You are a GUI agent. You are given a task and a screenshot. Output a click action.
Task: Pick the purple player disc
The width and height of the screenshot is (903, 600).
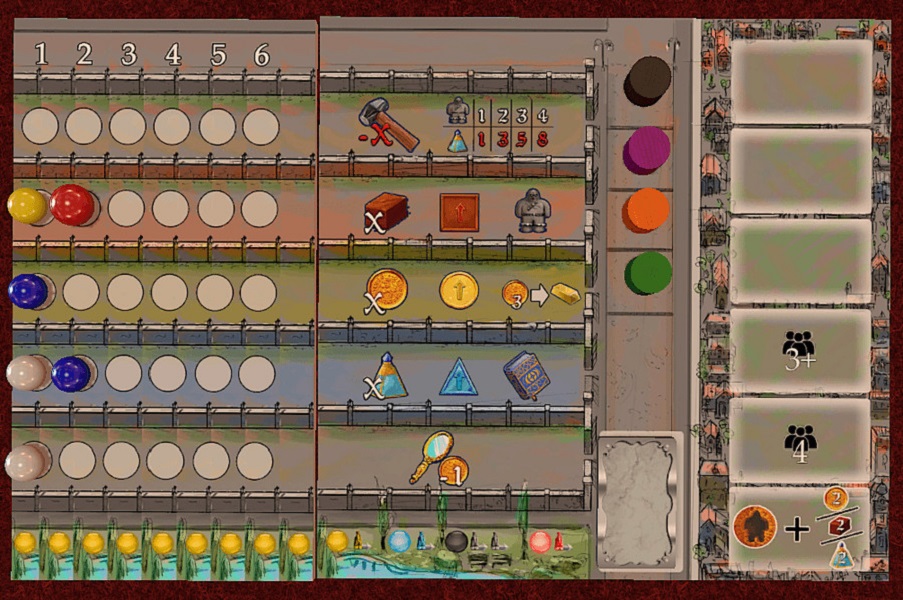647,150
